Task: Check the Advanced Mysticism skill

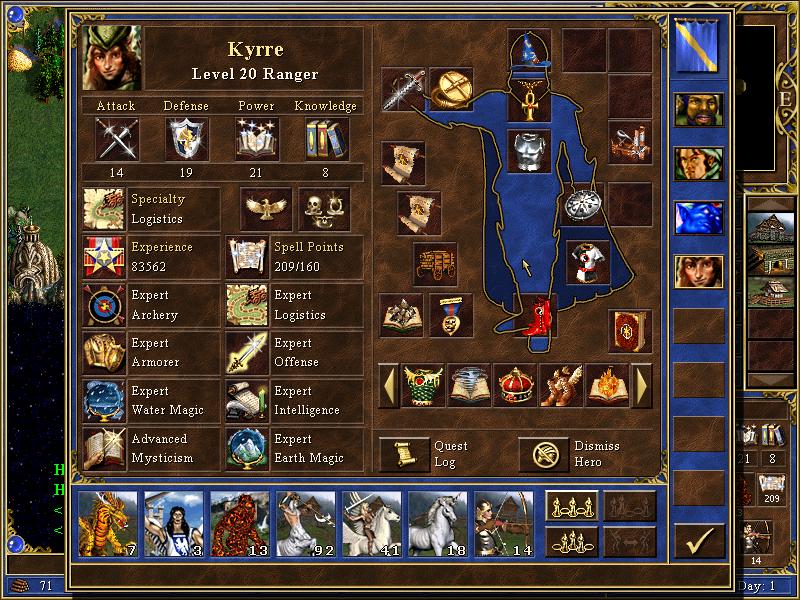Action: tap(104, 448)
